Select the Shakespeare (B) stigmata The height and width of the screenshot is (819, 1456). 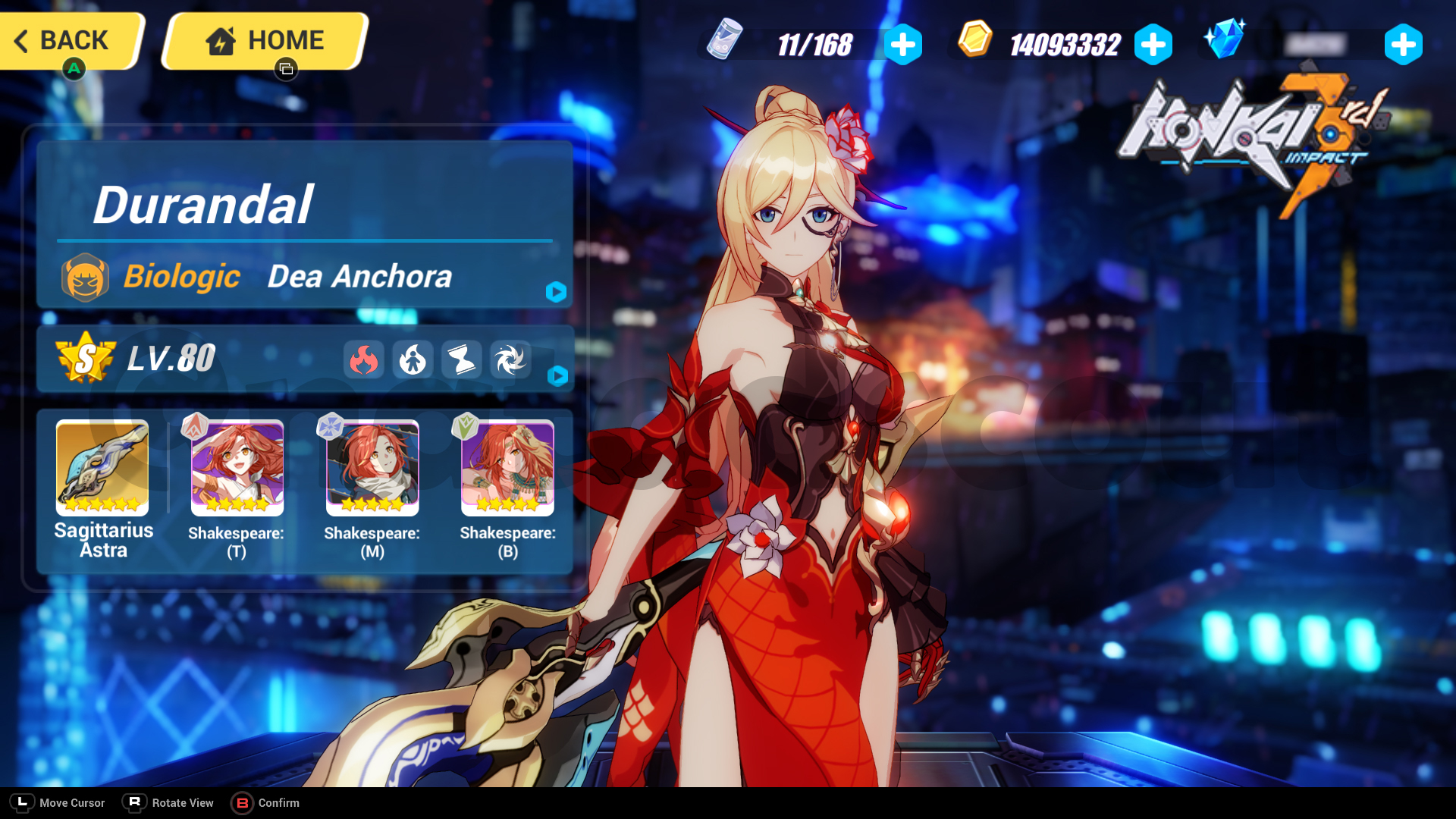507,468
